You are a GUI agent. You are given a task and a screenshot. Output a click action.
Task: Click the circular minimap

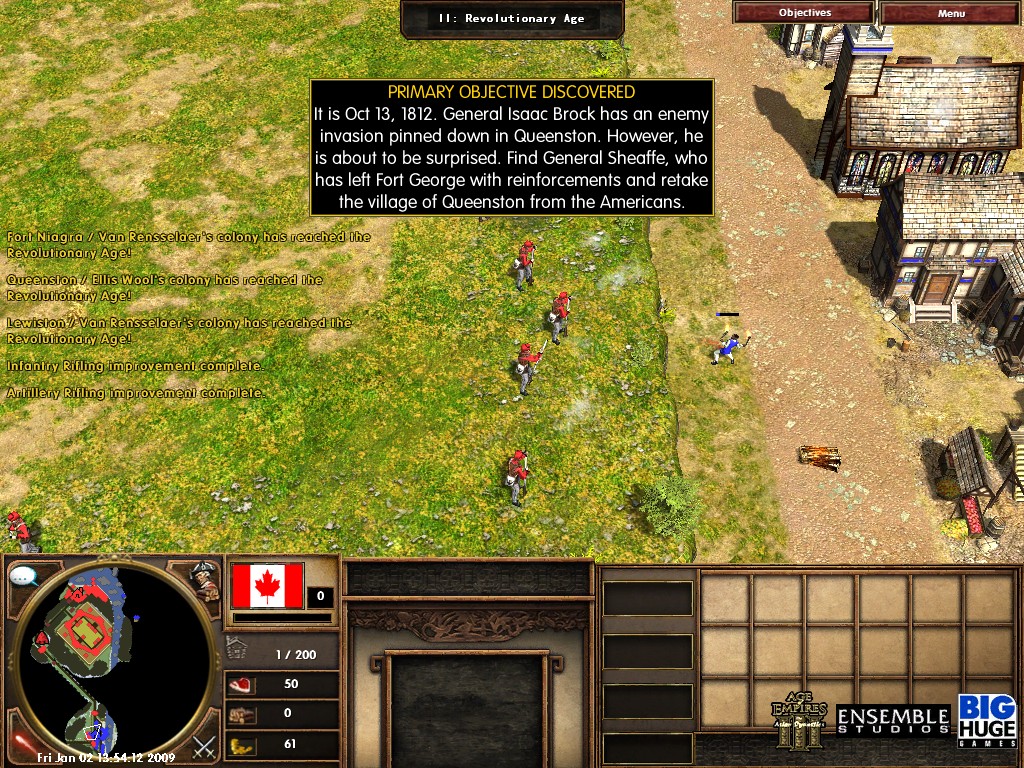[115, 660]
